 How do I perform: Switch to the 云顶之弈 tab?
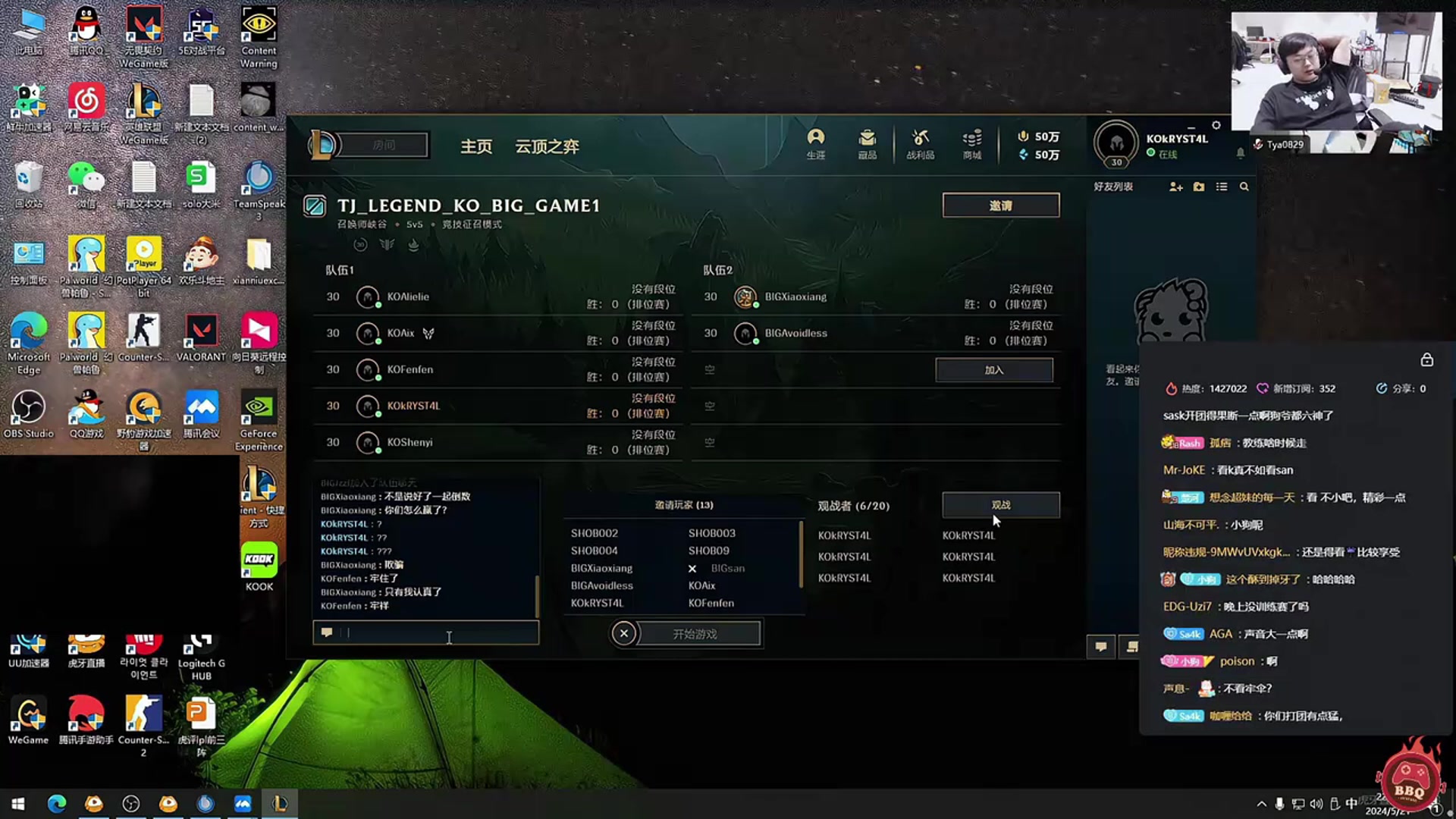click(x=547, y=146)
